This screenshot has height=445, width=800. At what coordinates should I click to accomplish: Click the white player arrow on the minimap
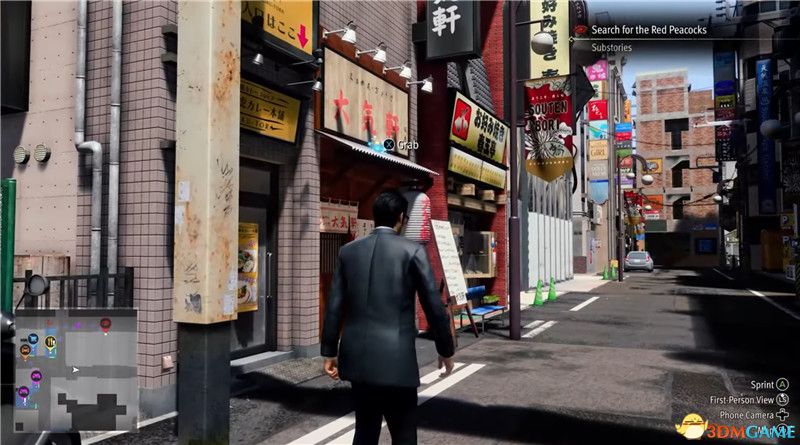(x=73, y=370)
